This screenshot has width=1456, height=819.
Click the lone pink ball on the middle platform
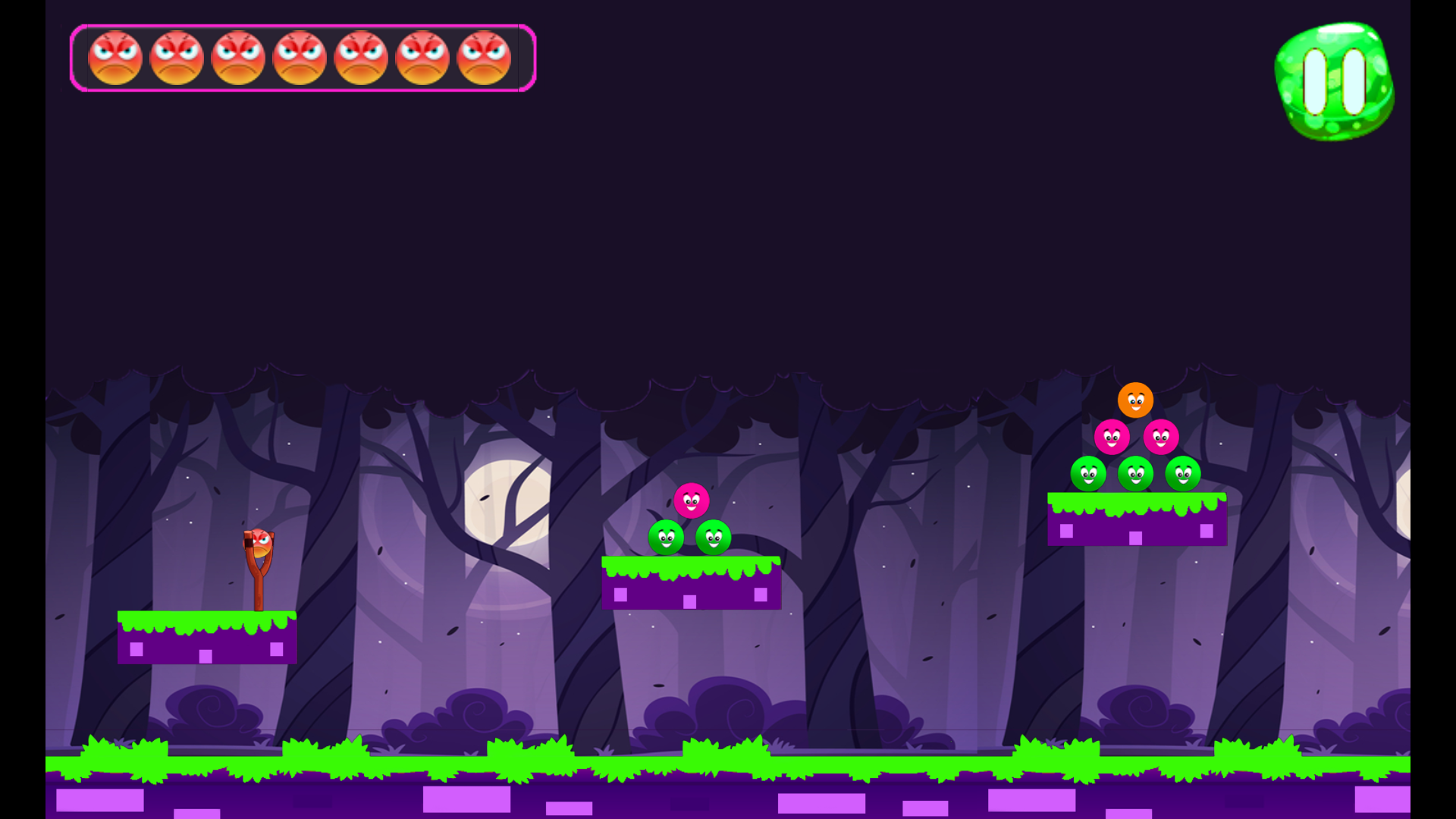coord(691,501)
